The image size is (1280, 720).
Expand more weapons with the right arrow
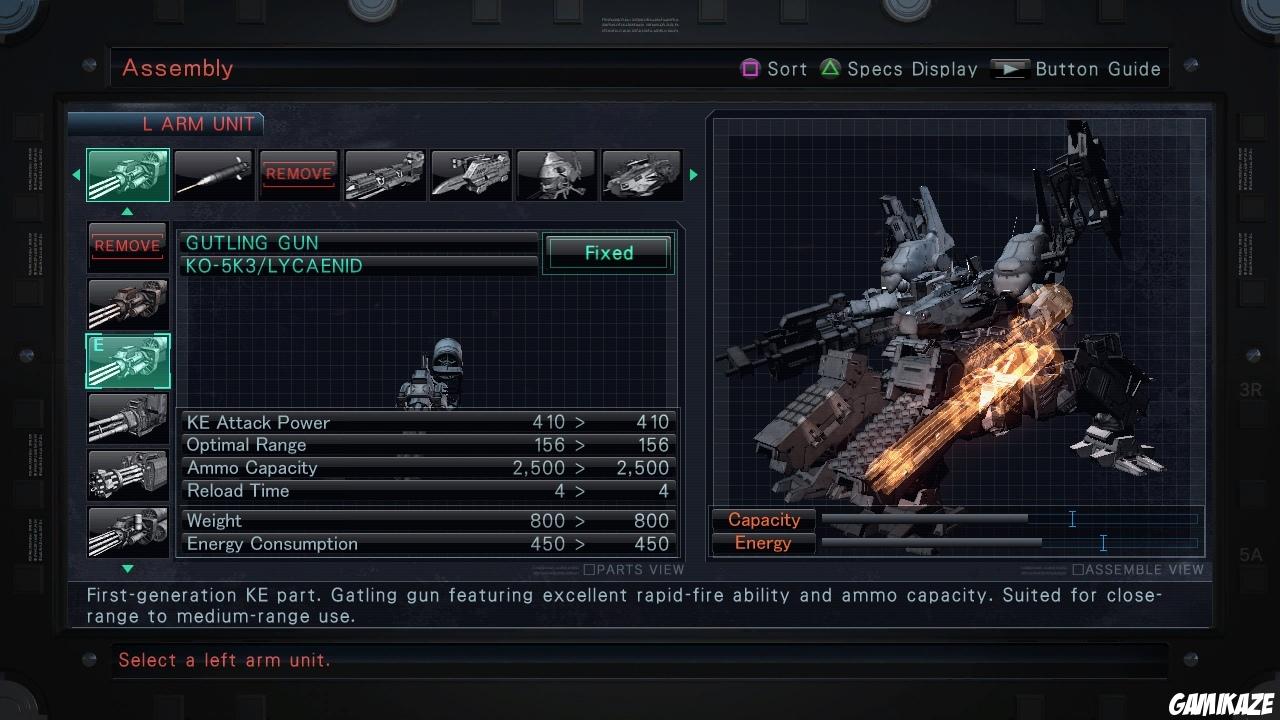point(694,174)
